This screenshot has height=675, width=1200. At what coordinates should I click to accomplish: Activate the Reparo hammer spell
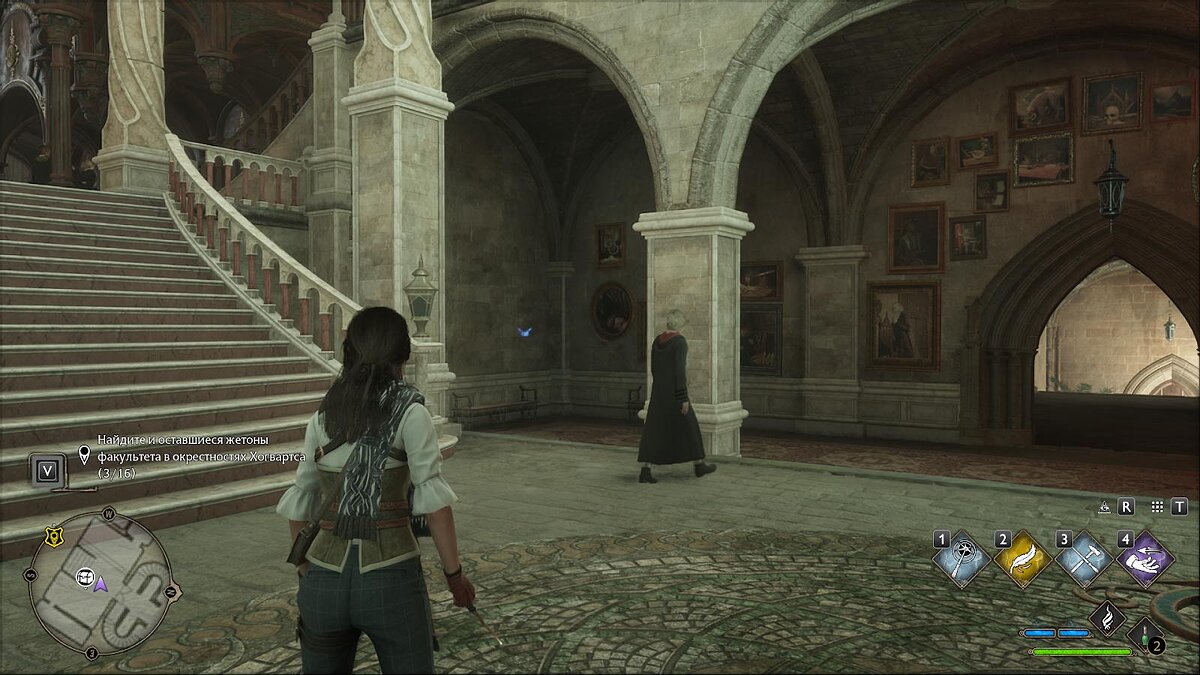1083,560
